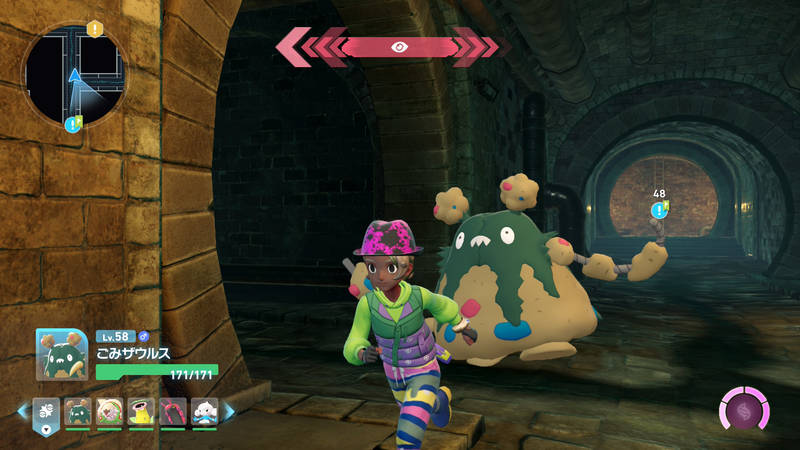Select the blue exclamation marker on the minimap
Screen dimensions: 800x450
coord(72,125)
